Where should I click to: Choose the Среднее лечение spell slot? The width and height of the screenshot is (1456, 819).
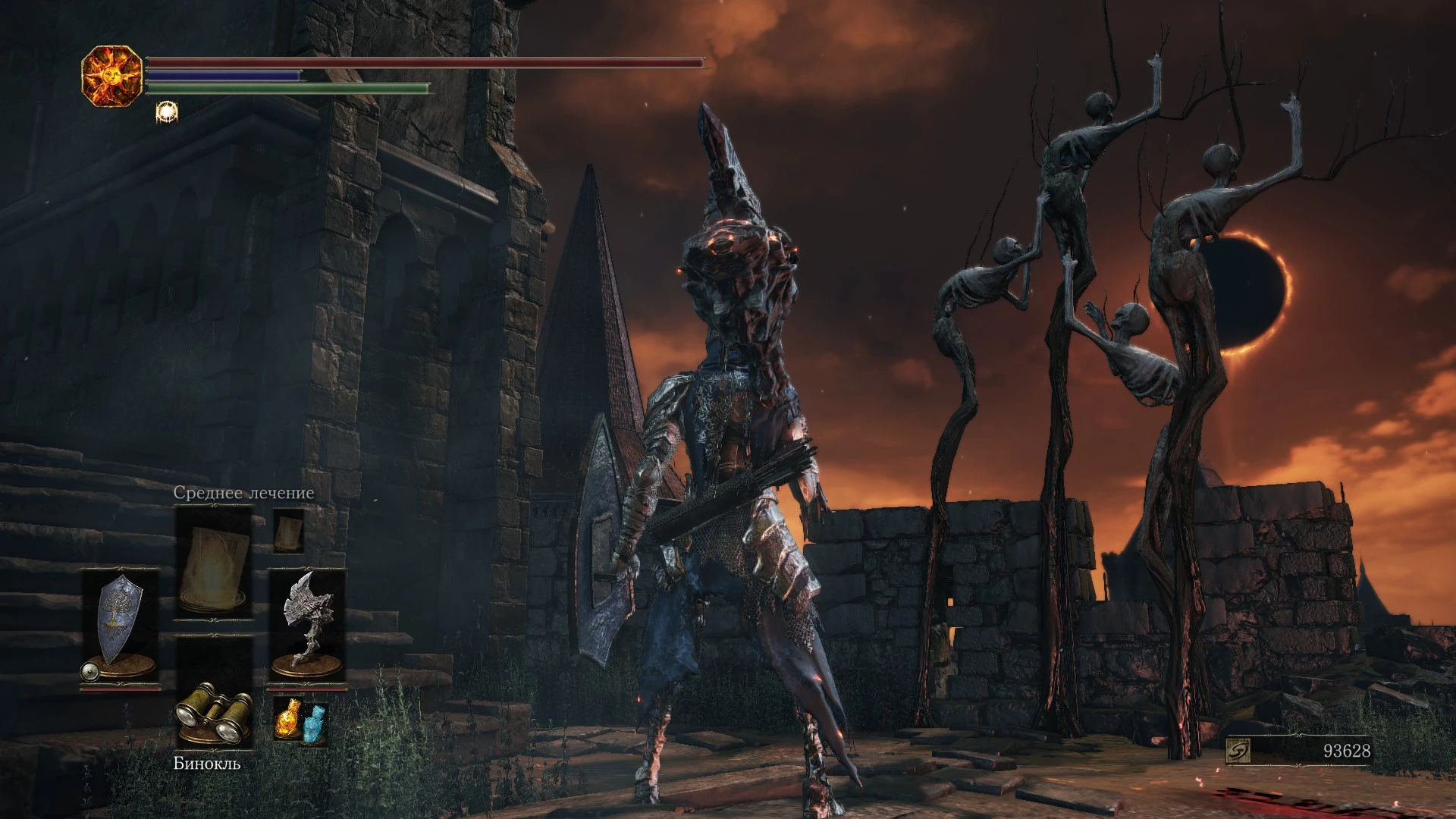point(213,562)
